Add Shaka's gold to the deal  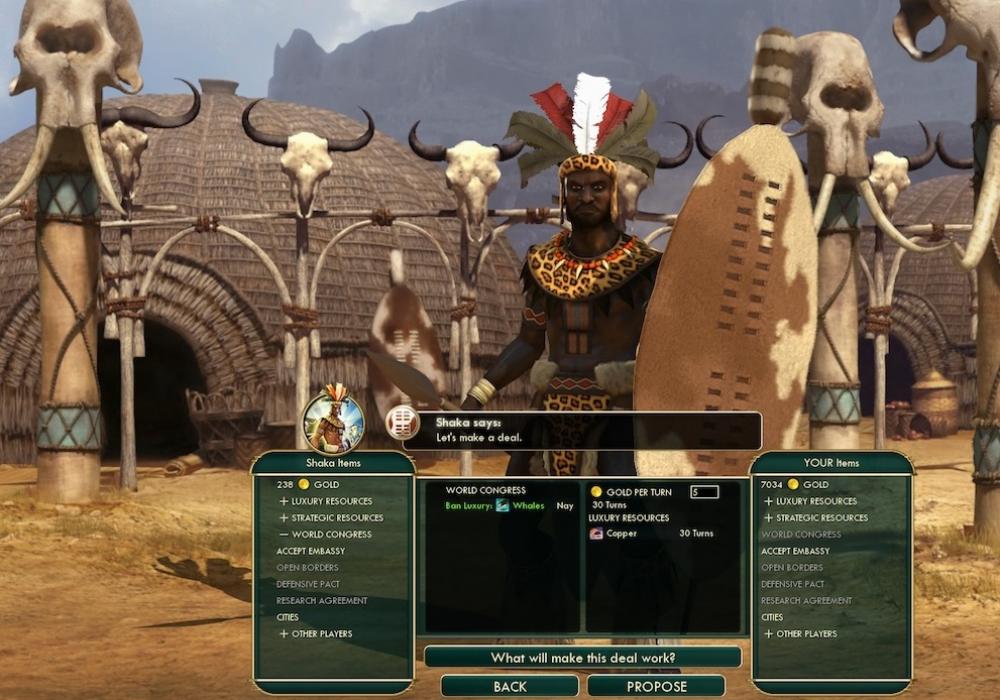[x=300, y=484]
